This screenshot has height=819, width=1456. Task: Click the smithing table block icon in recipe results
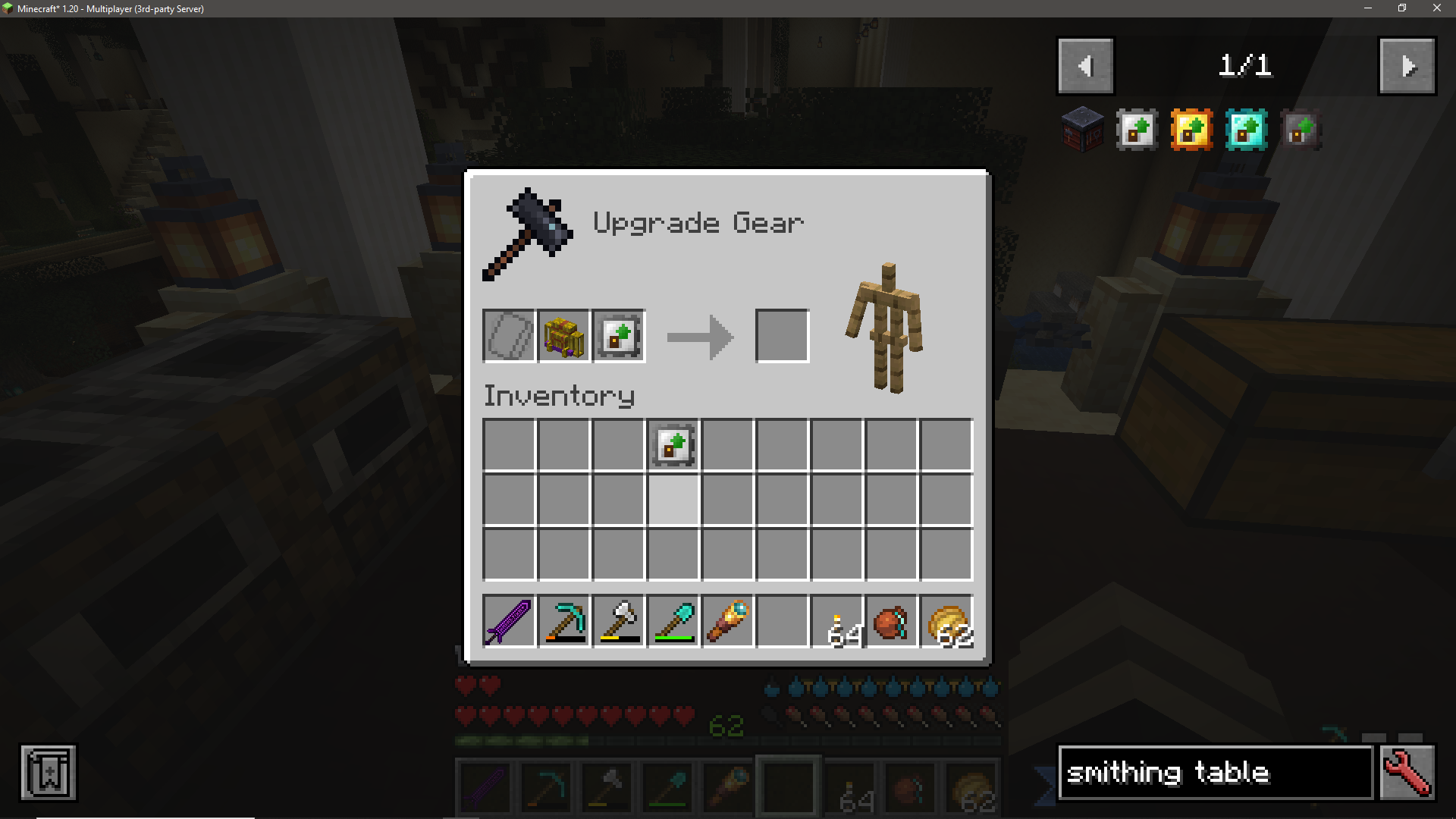pyautogui.click(x=1082, y=129)
